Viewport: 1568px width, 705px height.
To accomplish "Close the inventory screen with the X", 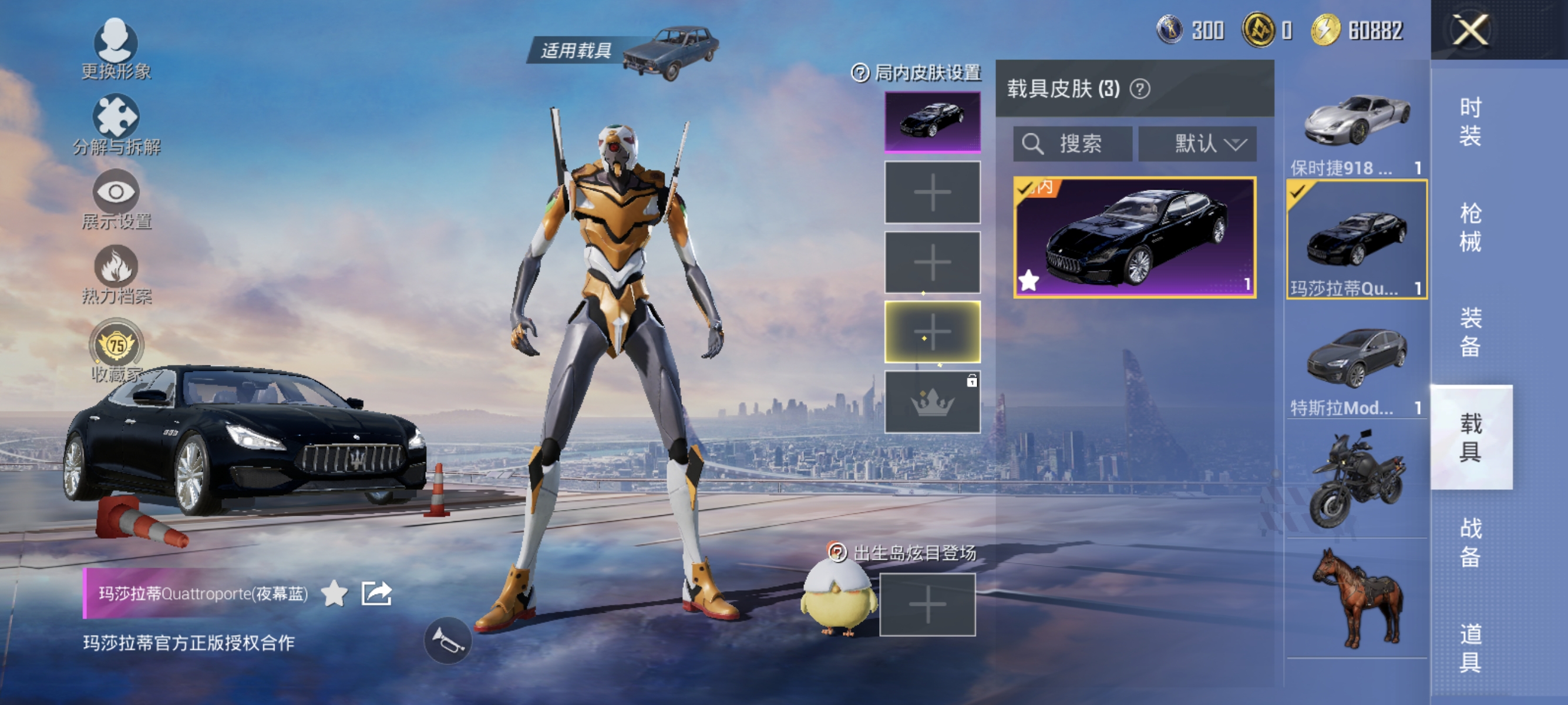I will 1471,30.
